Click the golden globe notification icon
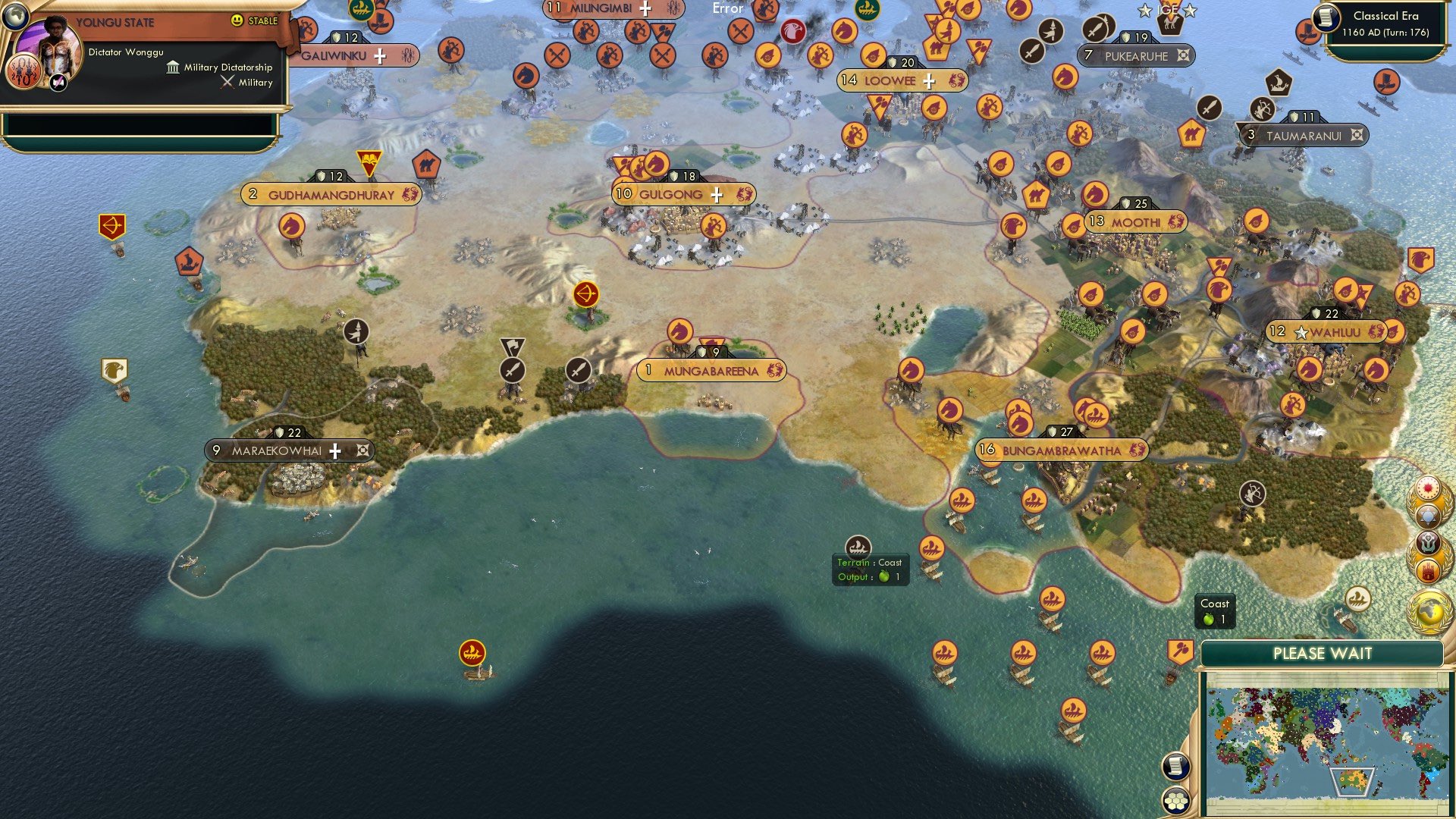 pyautogui.click(x=1429, y=610)
